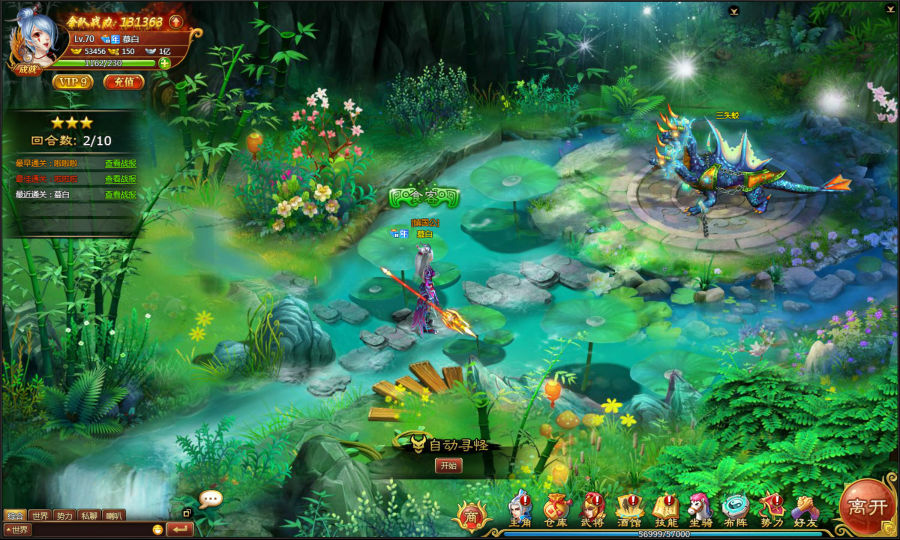900x540 pixels.
Task: Open the 布阵 (Formation) icon
Action: coord(736,508)
